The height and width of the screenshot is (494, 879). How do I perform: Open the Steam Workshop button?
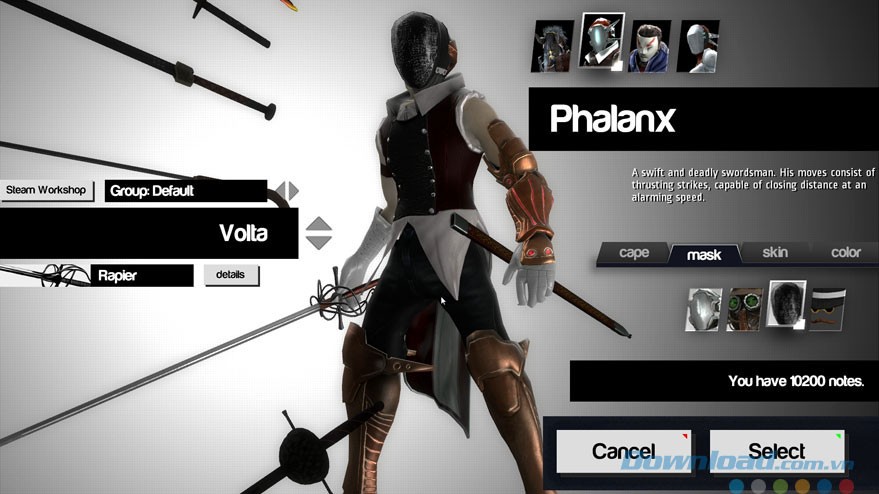tap(47, 190)
